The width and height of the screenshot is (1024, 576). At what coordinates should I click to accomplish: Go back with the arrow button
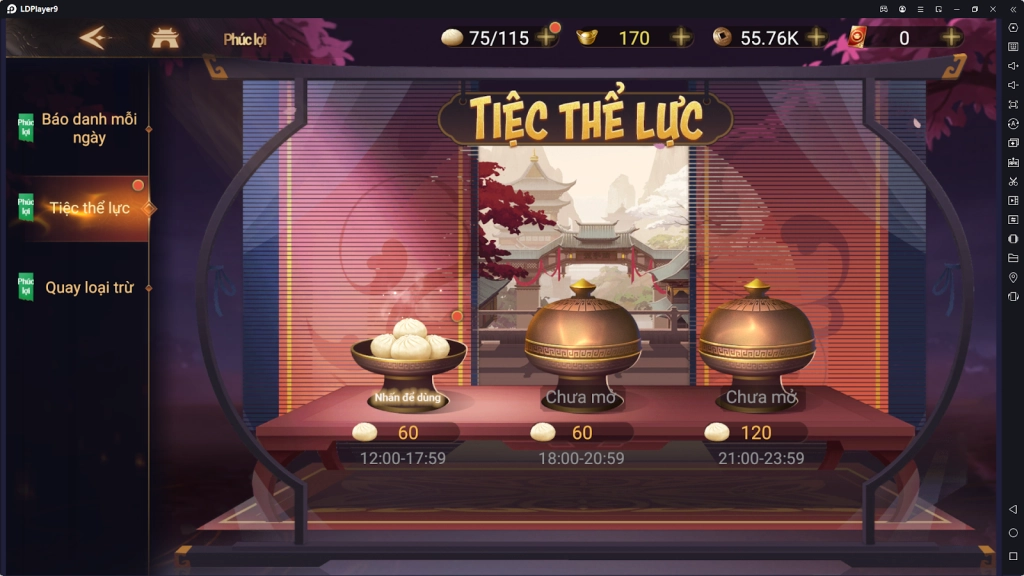click(93, 38)
